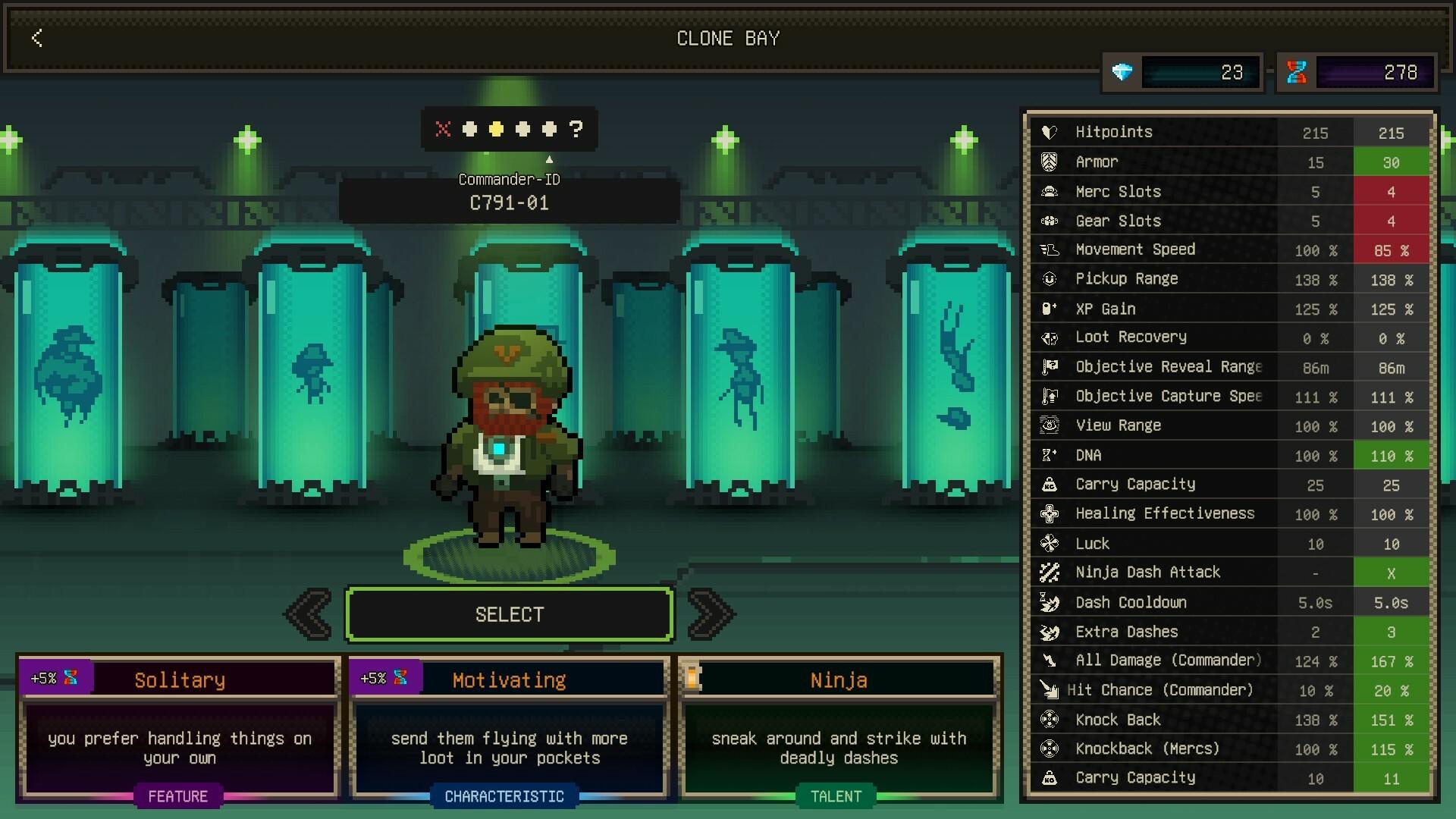Click the Motivating characteristic description
The image size is (1456, 819).
pos(509,748)
